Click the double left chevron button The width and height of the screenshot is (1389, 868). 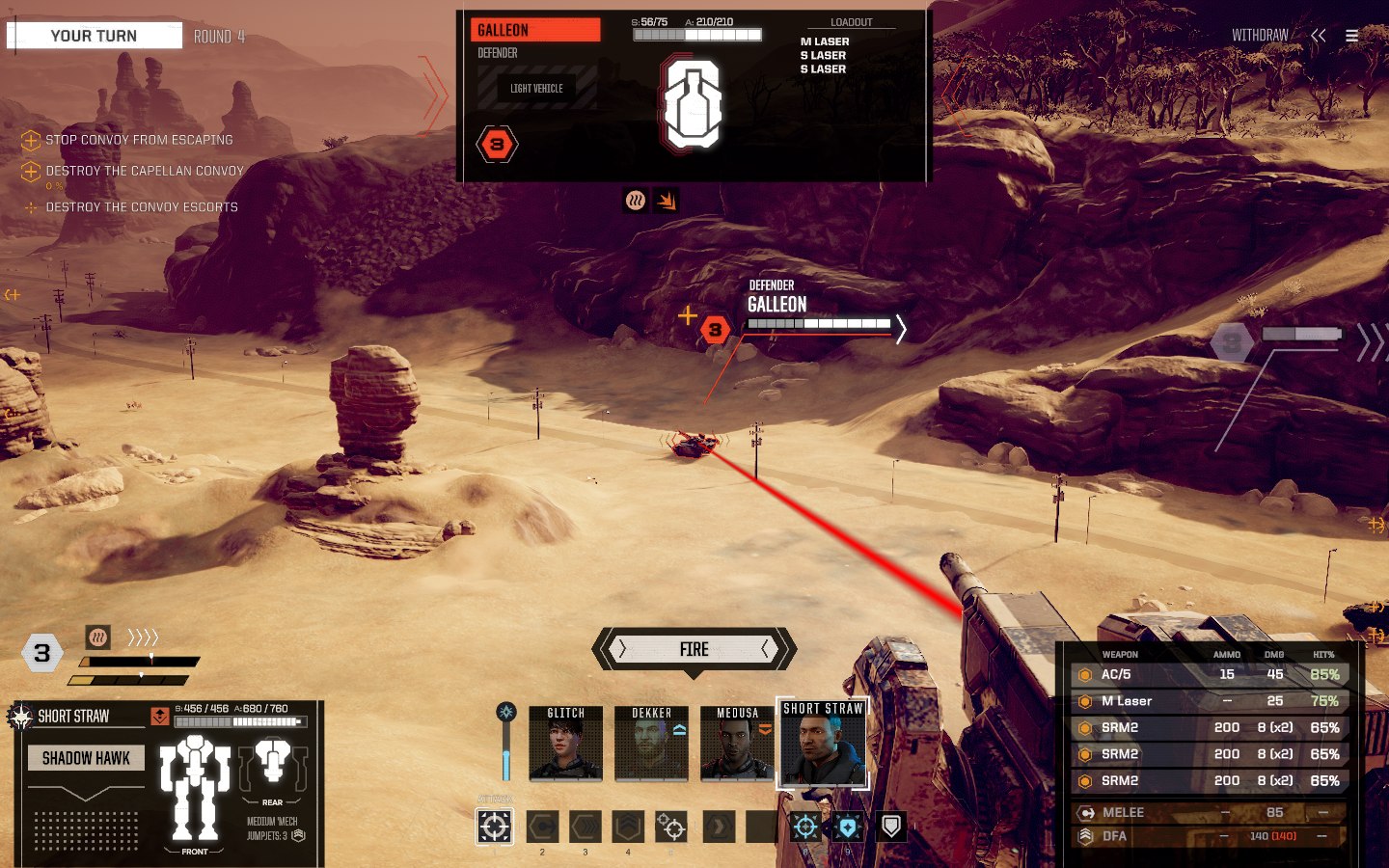pos(1319,36)
